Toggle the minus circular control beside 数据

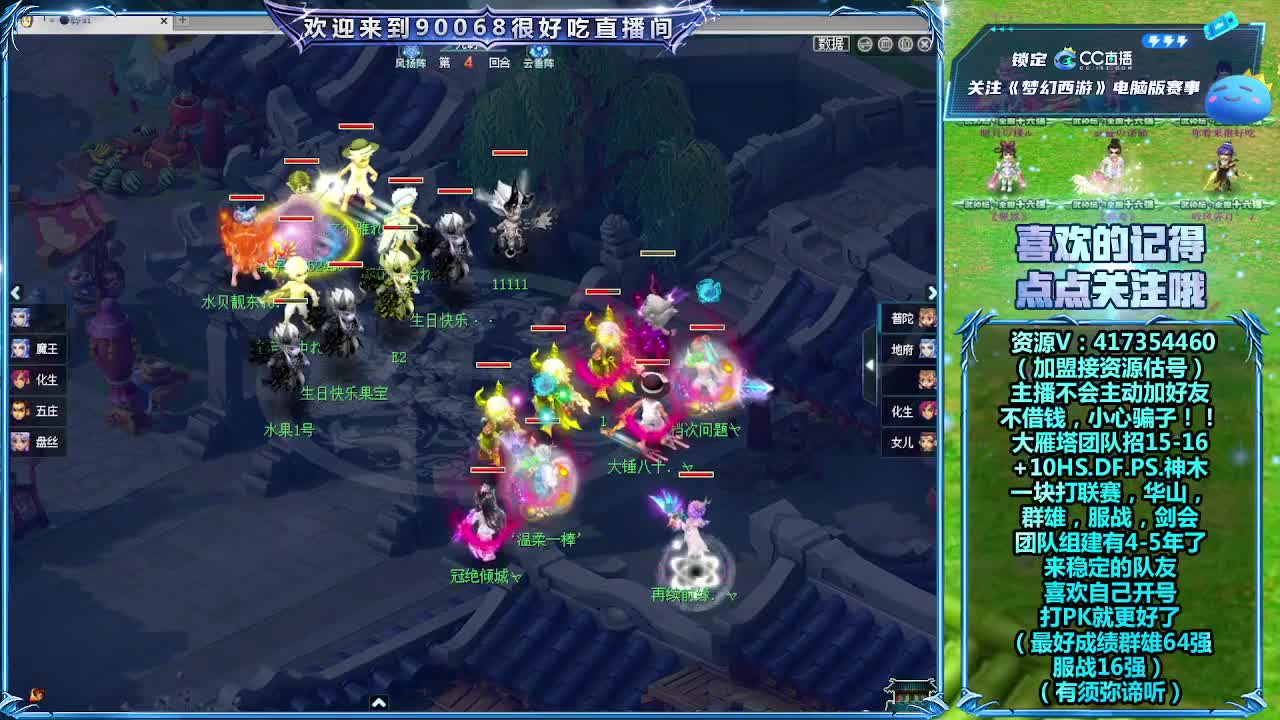pyautogui.click(x=864, y=44)
